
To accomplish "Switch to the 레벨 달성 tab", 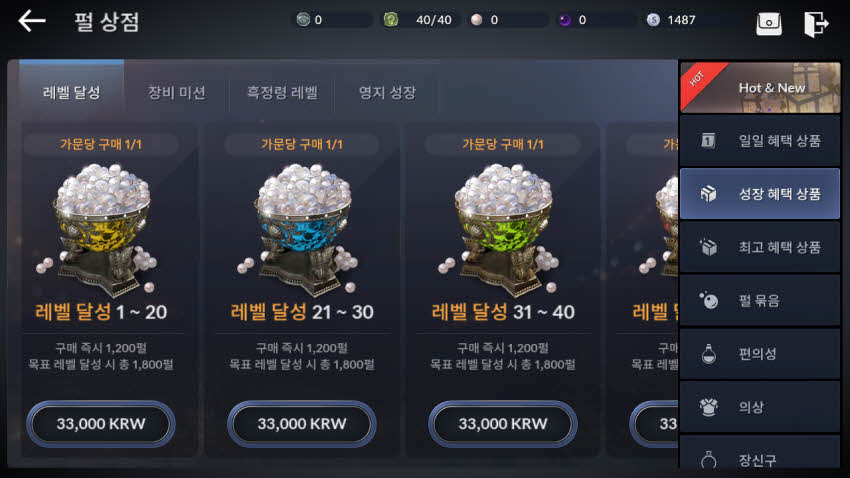I will coord(72,93).
